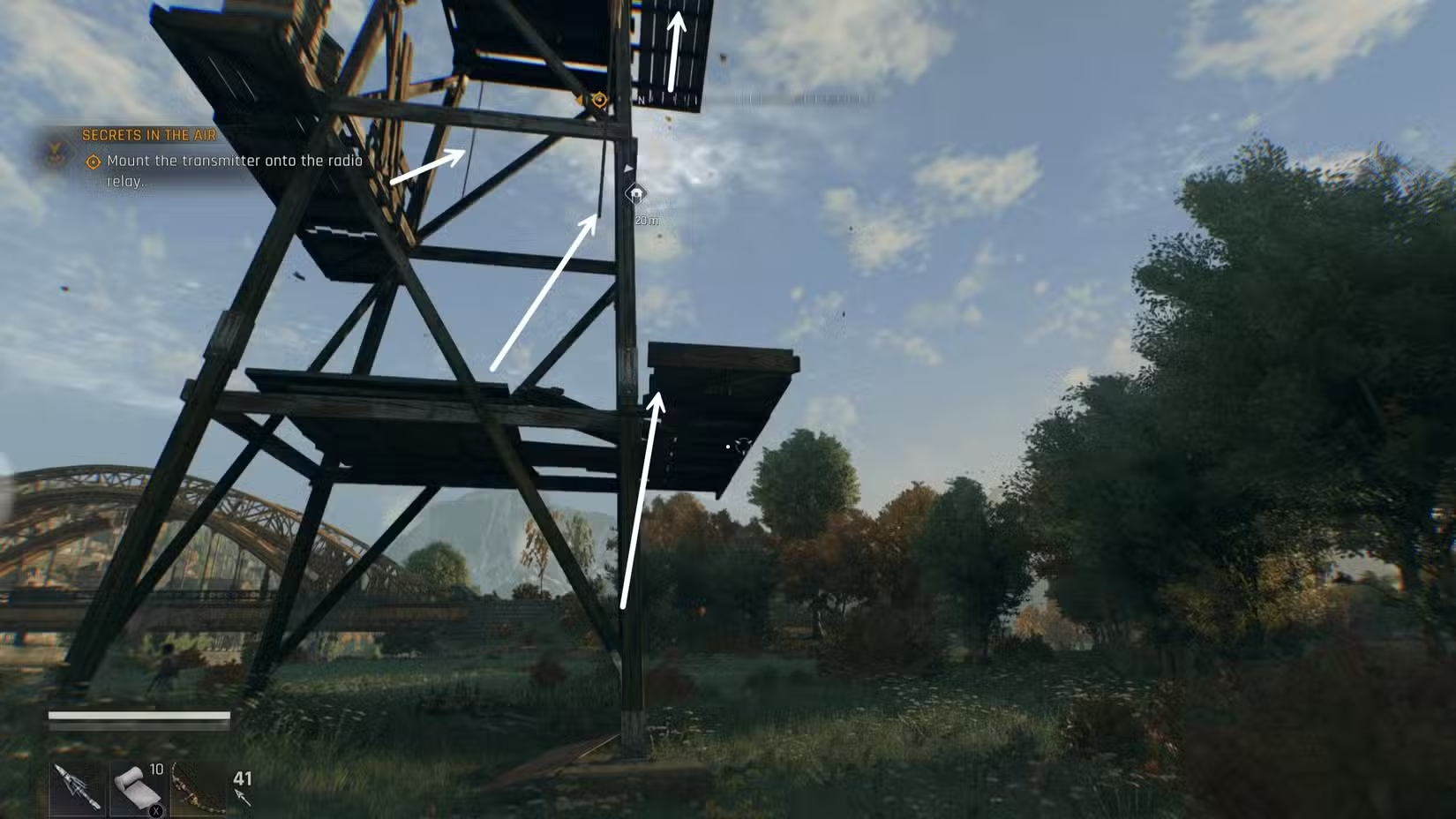Viewport: 1456px width, 819px height.
Task: Click the ammo counter showing 41
Action: pos(243,778)
